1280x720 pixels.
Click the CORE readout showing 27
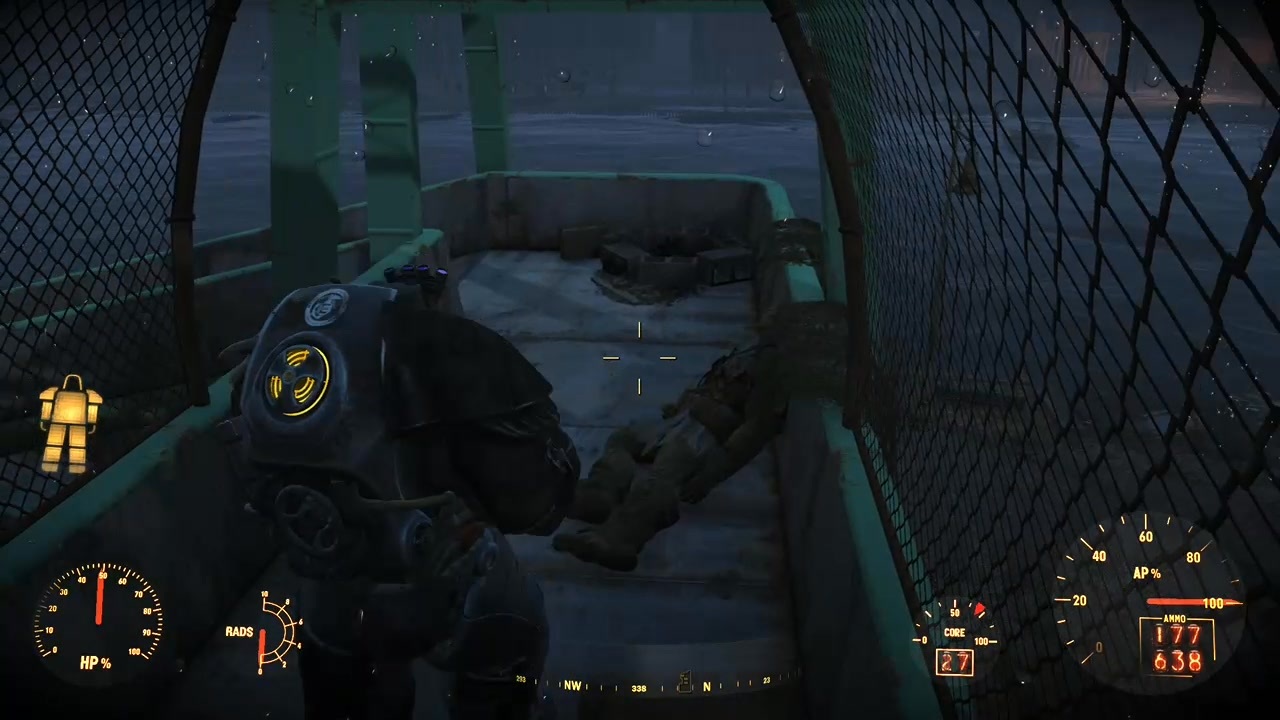click(x=954, y=661)
